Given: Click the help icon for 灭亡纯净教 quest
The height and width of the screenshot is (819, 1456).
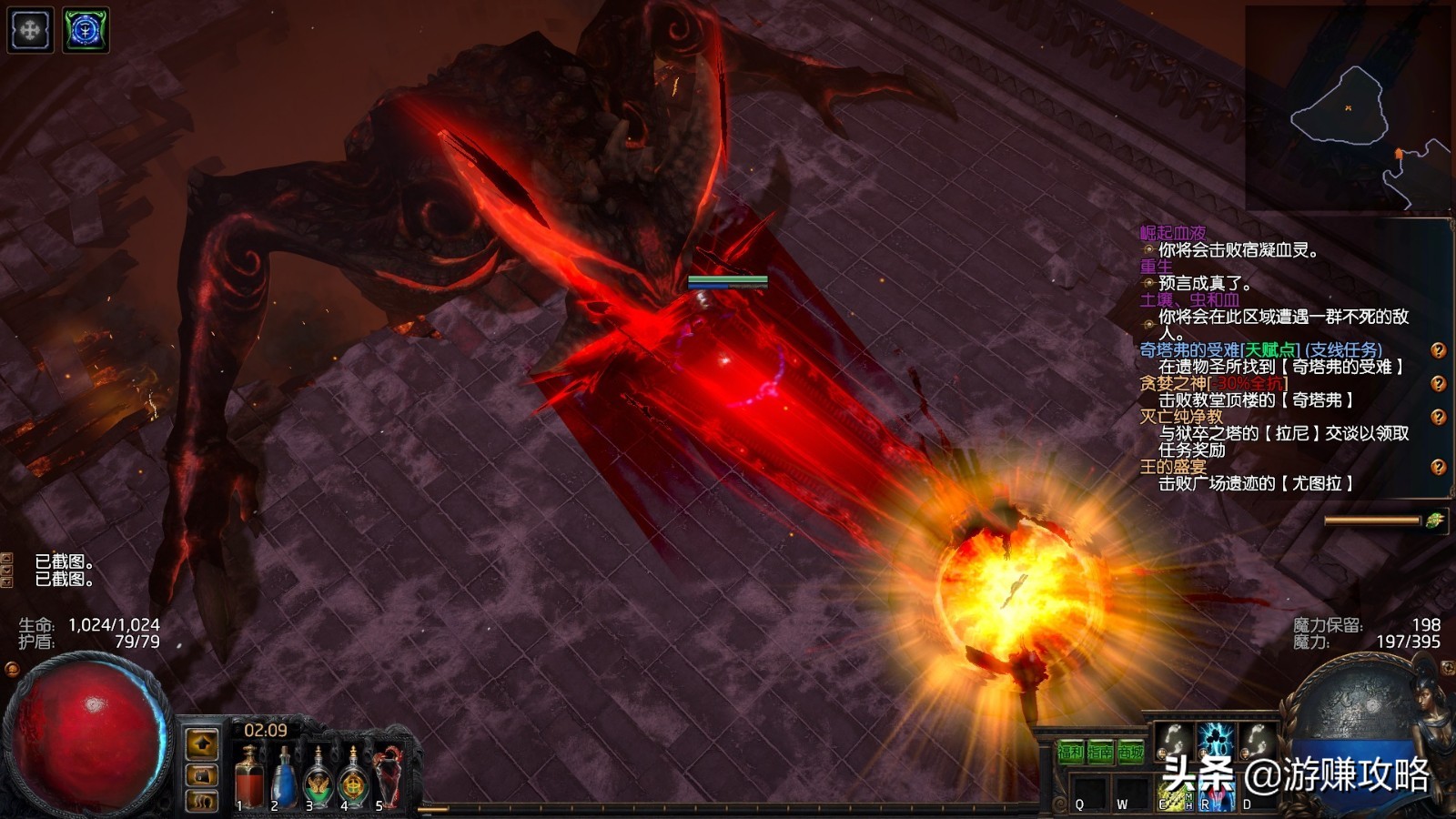Looking at the screenshot, I should pos(1438,418).
